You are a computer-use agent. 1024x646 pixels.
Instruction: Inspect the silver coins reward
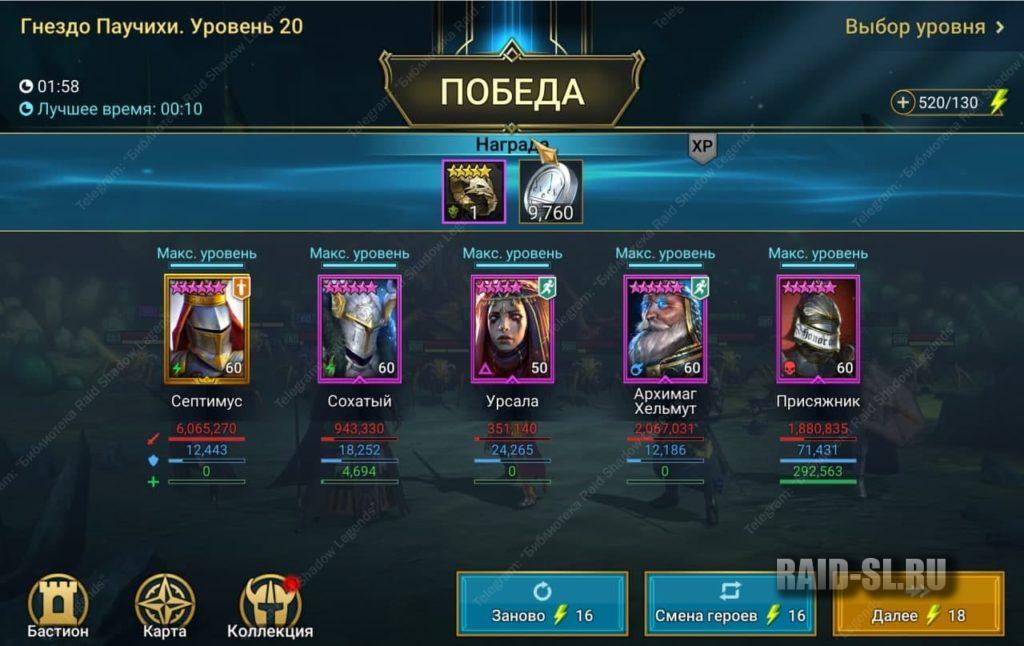[x=550, y=191]
